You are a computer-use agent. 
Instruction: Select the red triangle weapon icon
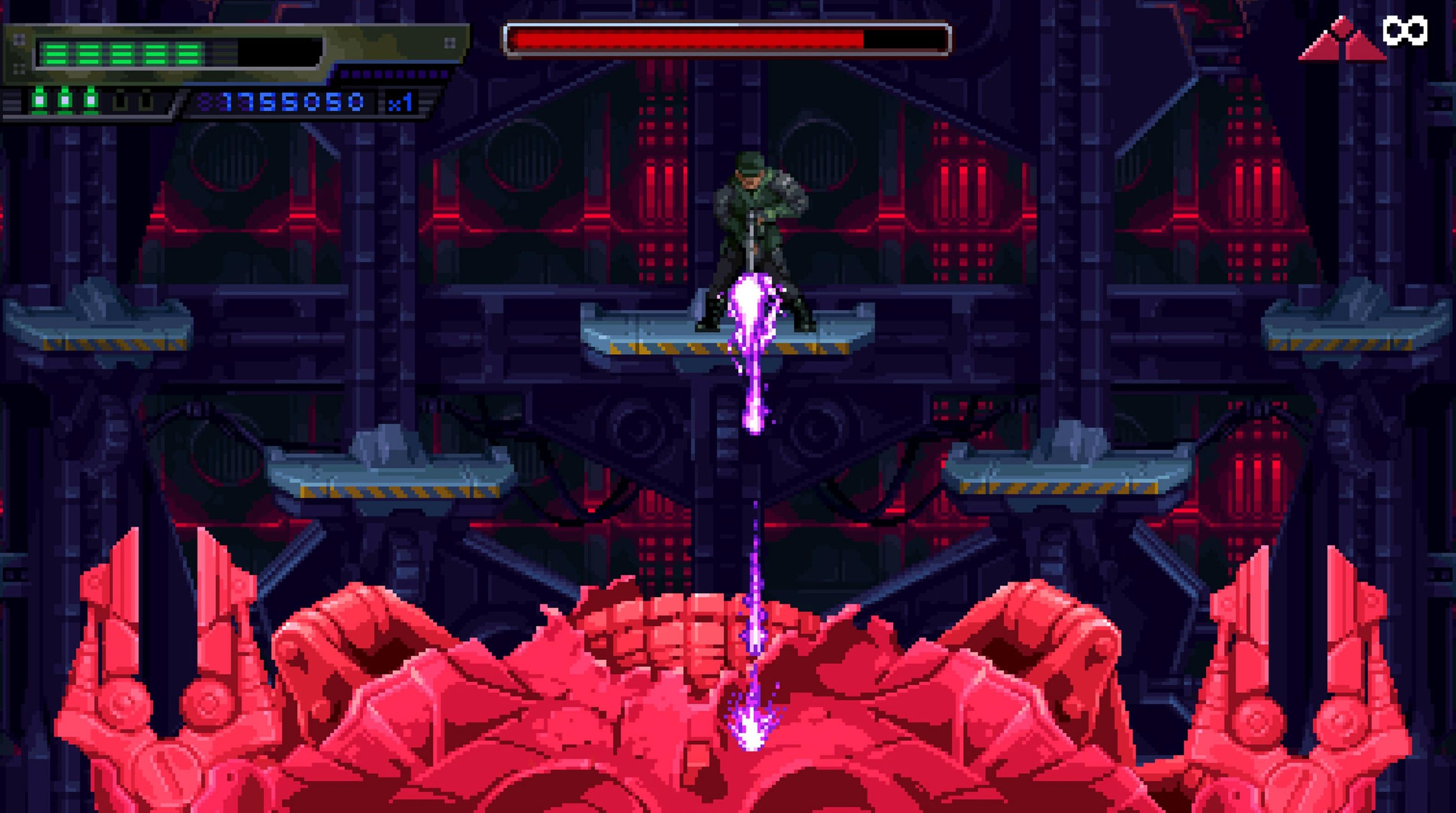click(1342, 41)
